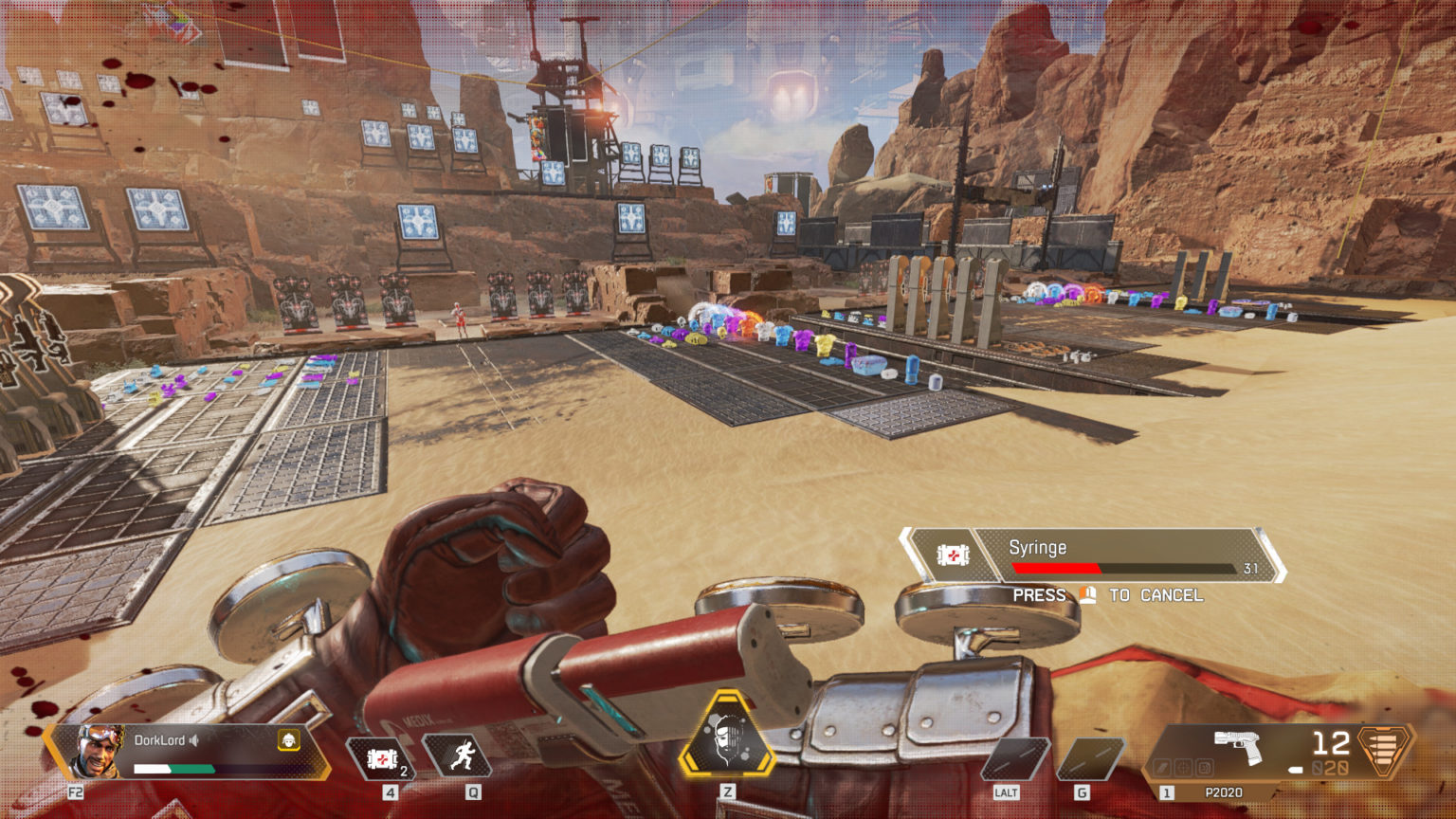
Task: Click the Syringe progress bar showing 3.1
Action: (x=1128, y=569)
